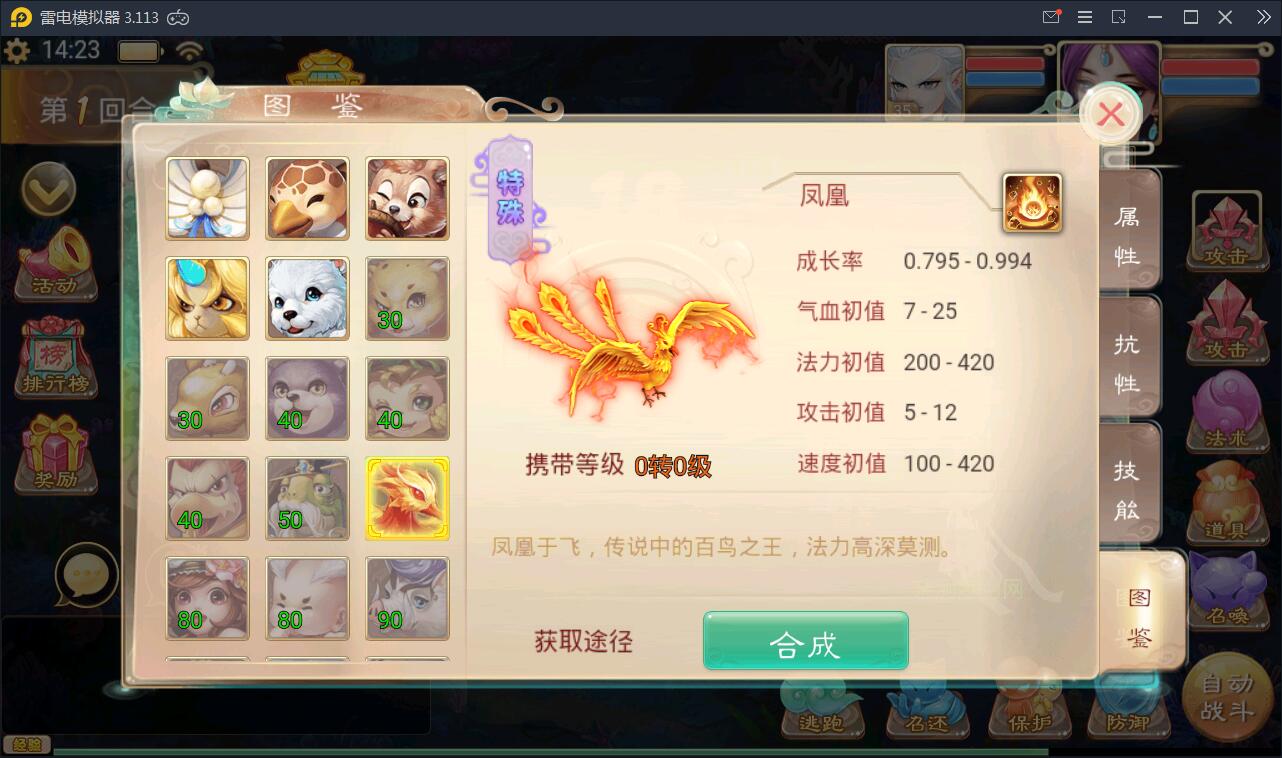Open the LDPlayer hamburger menu
The height and width of the screenshot is (758, 1282).
pos(1083,16)
